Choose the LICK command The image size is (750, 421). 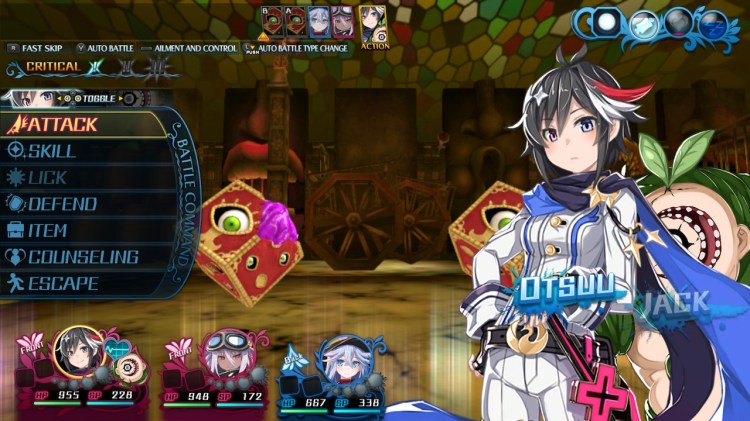[x=48, y=178]
